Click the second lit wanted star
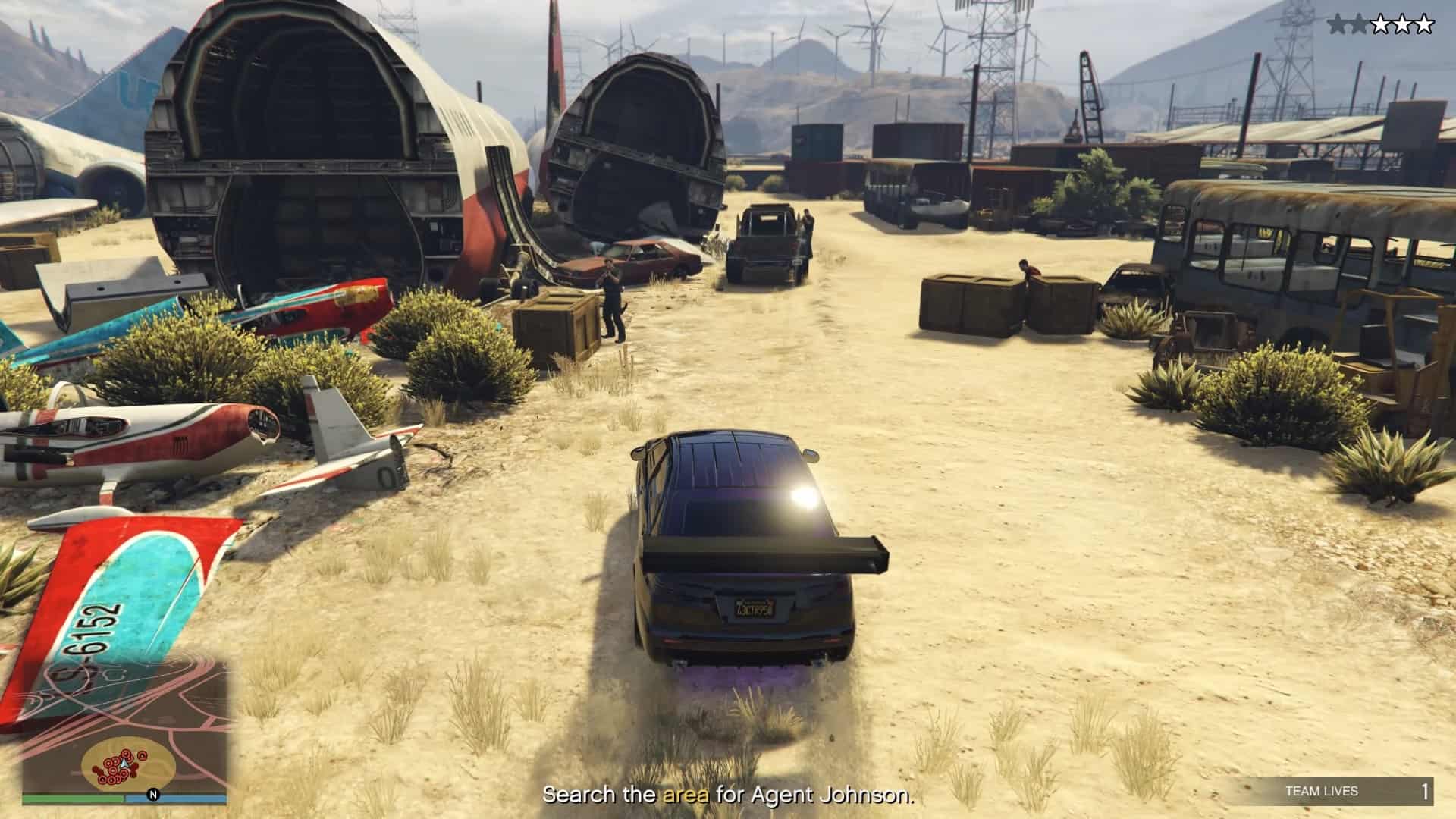The width and height of the screenshot is (1456, 819). (x=1359, y=25)
